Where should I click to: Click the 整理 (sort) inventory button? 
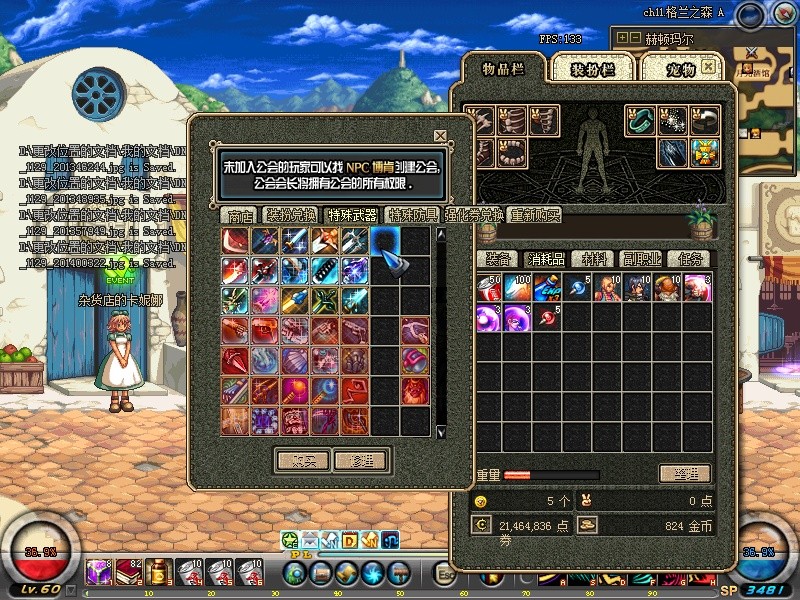pyautogui.click(x=685, y=473)
